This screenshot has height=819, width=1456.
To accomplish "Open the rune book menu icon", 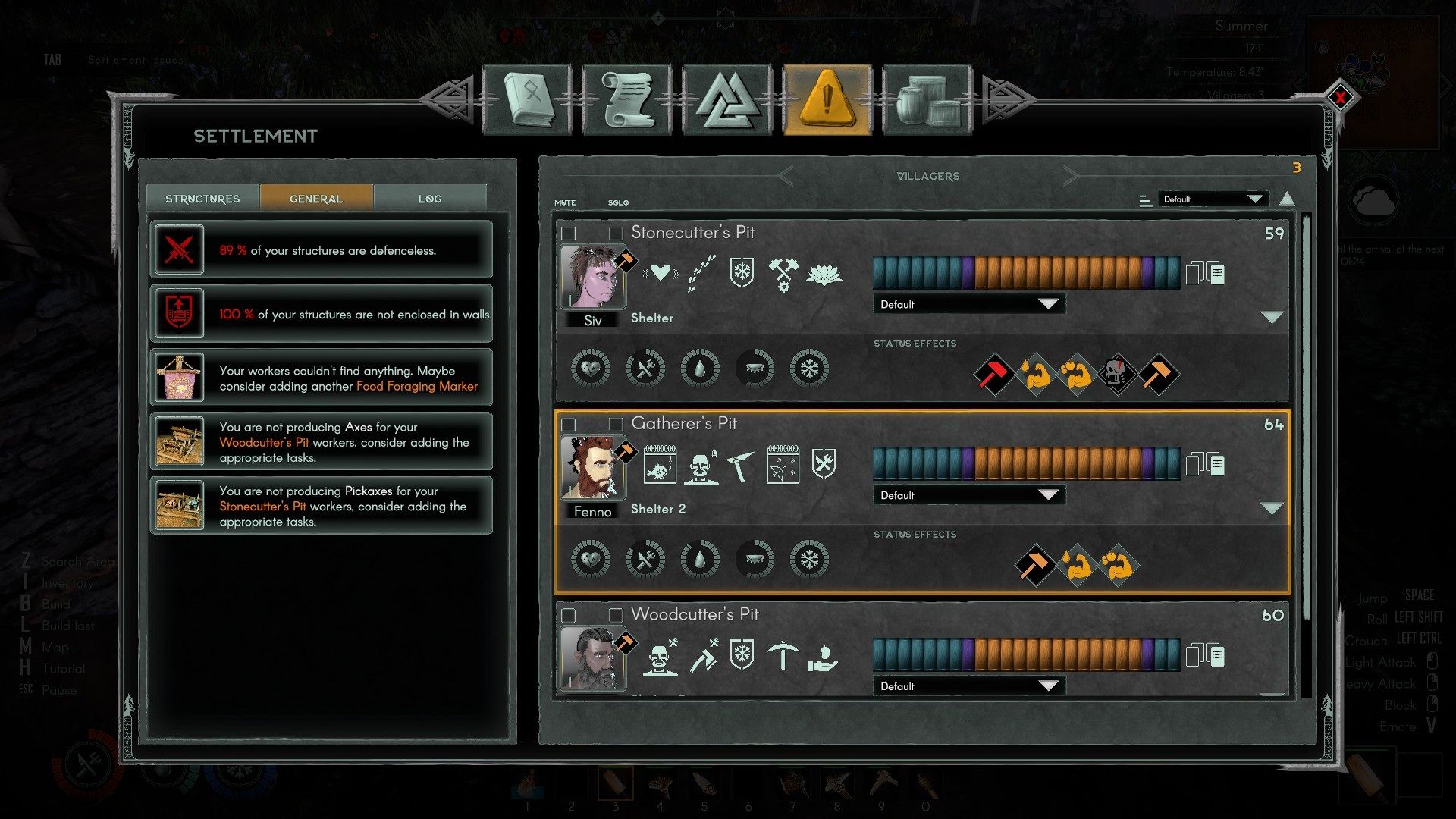I will pyautogui.click(x=526, y=99).
